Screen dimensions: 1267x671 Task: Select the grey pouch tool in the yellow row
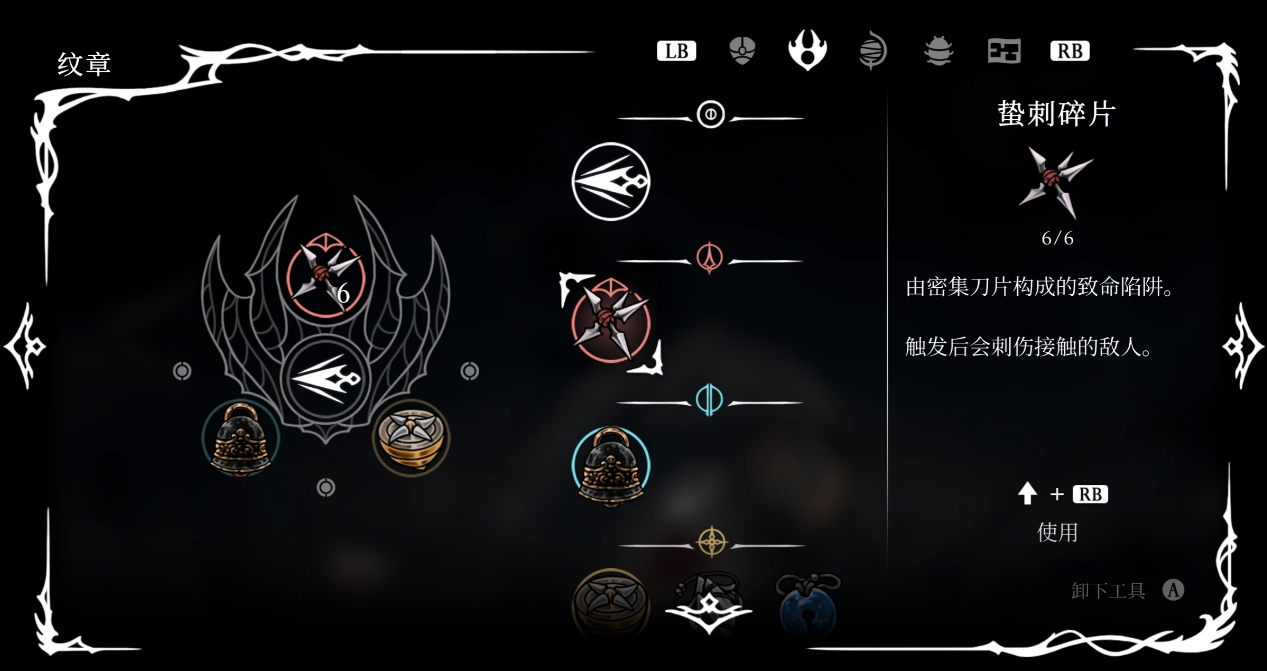click(709, 601)
